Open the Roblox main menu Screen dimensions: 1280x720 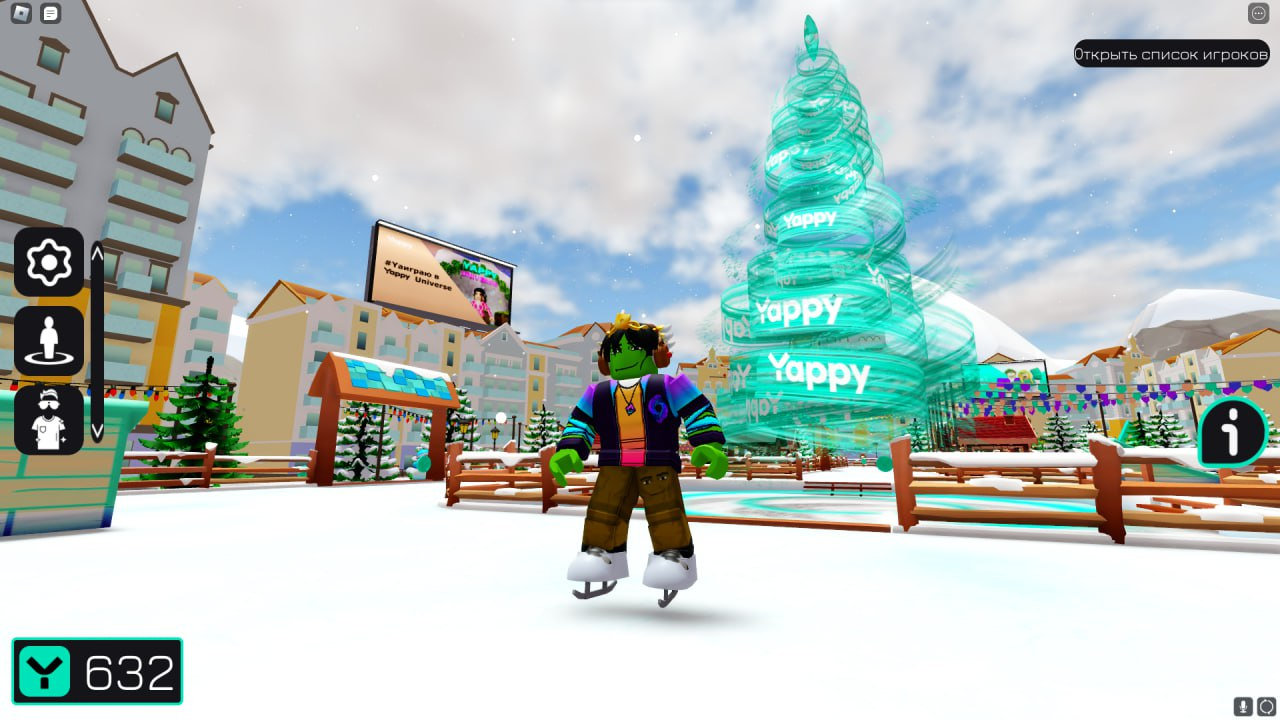coord(21,13)
